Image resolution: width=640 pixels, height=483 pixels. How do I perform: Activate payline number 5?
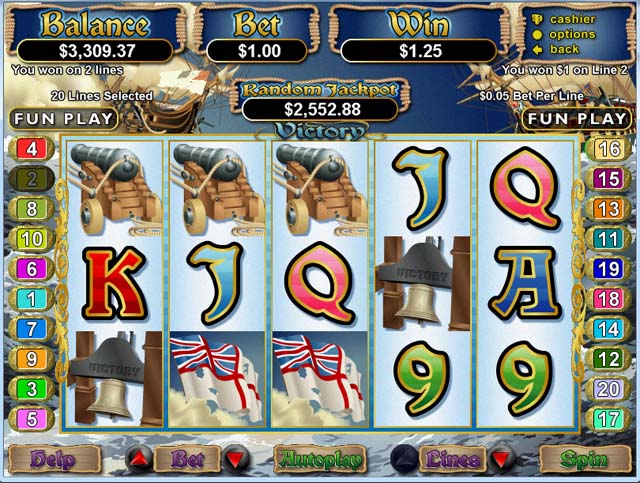[30, 418]
